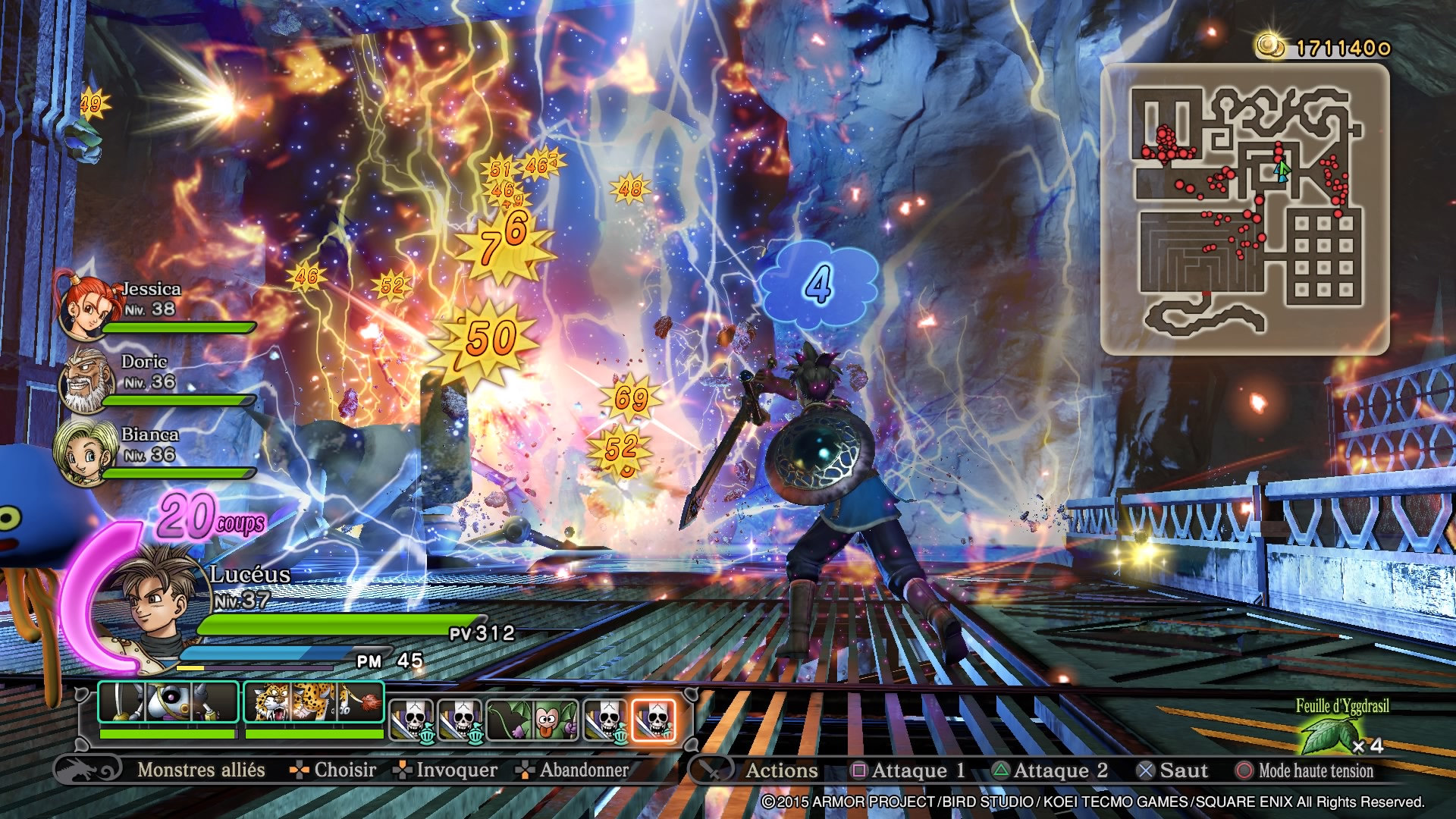This screenshot has width=1456, height=819.
Task: Pick the orange-highlighted skeleton monster medal
Action: click(653, 719)
